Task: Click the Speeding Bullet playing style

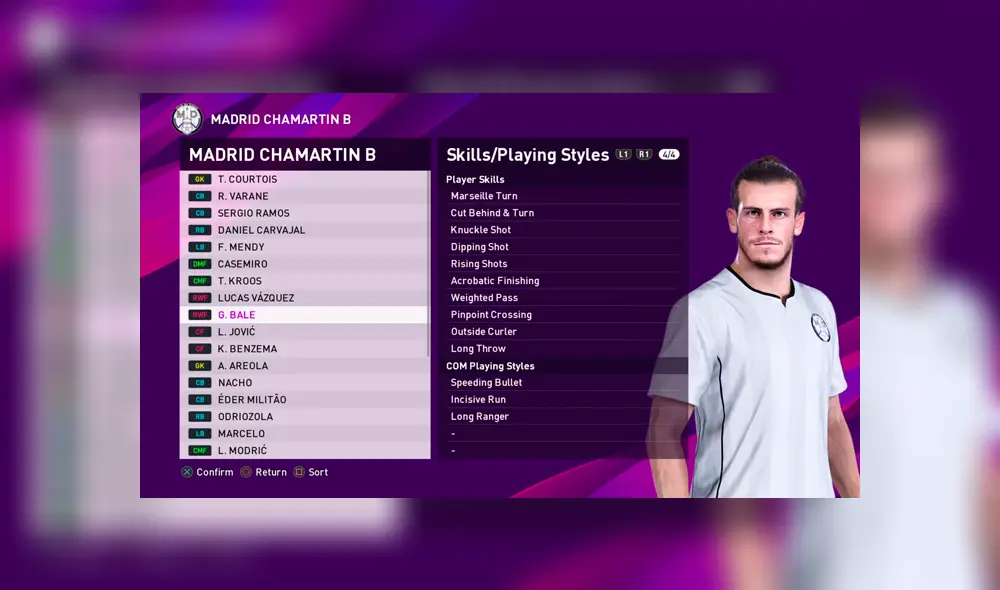Action: [563, 383]
